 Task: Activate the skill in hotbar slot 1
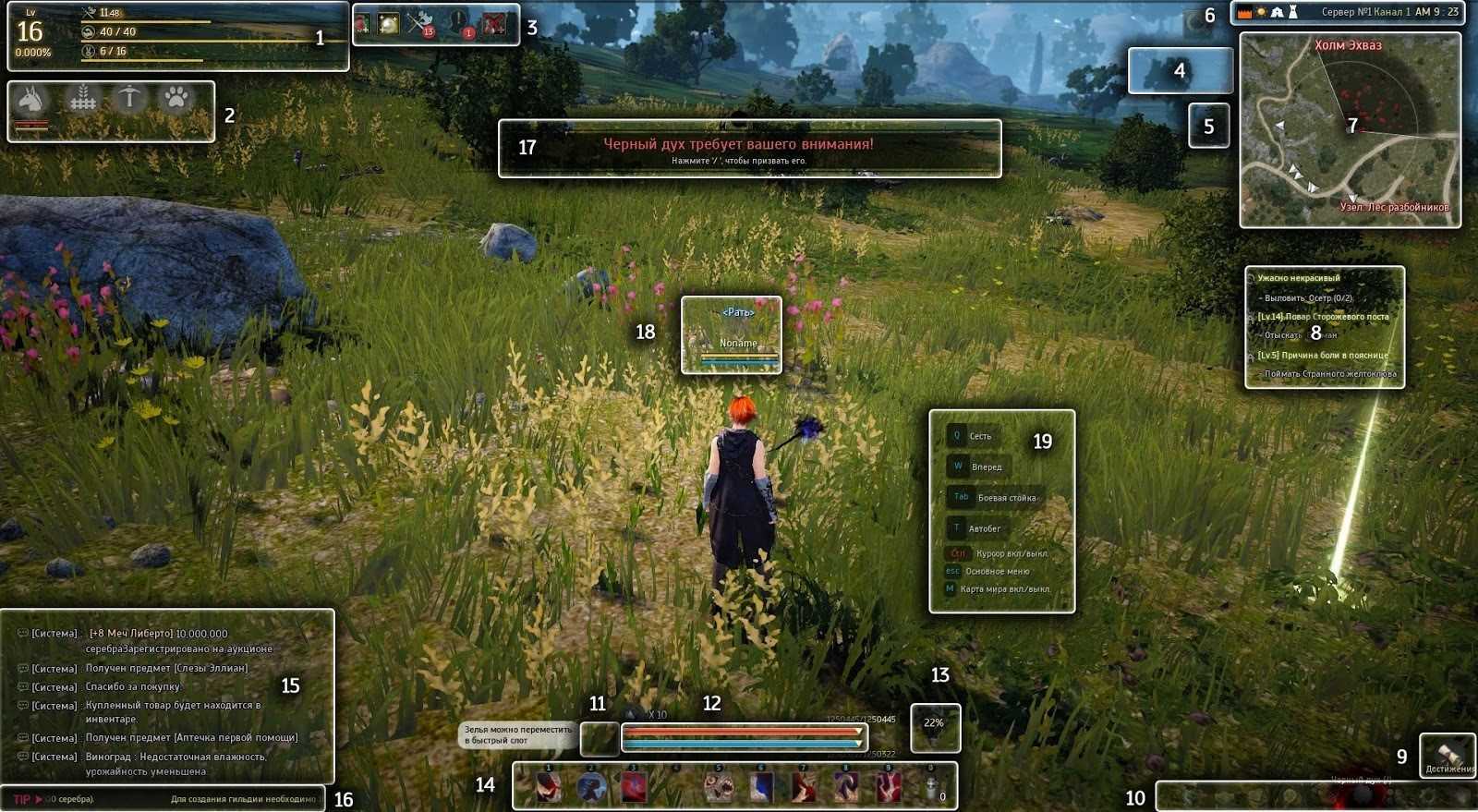coord(549,786)
